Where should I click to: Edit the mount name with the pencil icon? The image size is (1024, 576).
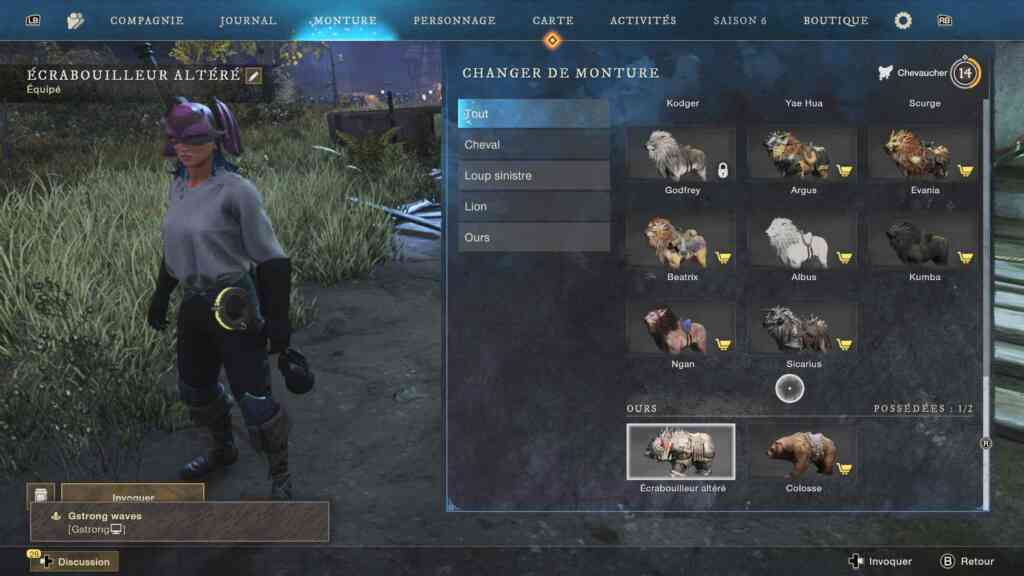click(254, 76)
